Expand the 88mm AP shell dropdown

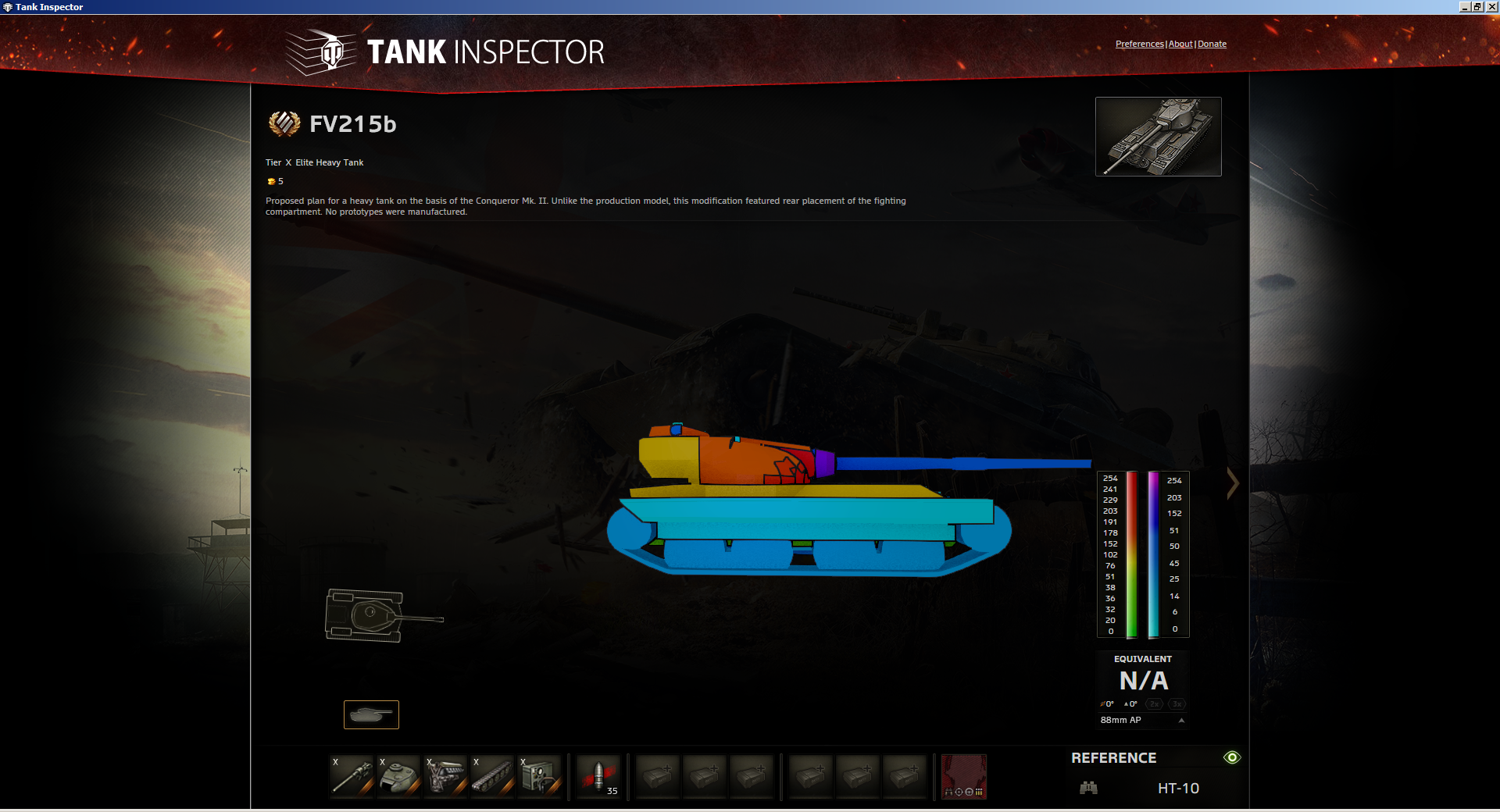point(1181,721)
